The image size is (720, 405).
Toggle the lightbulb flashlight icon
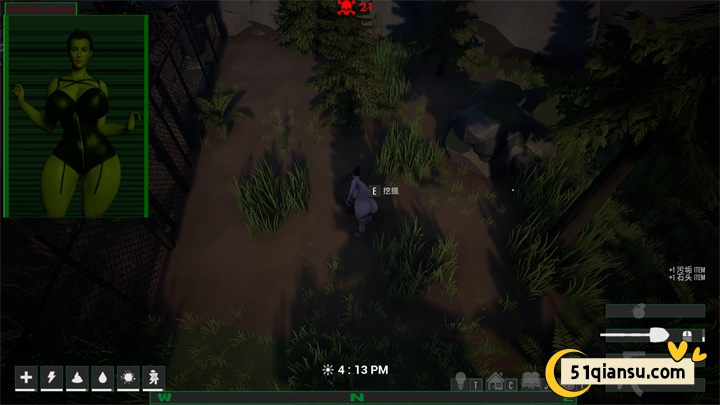pos(462,380)
